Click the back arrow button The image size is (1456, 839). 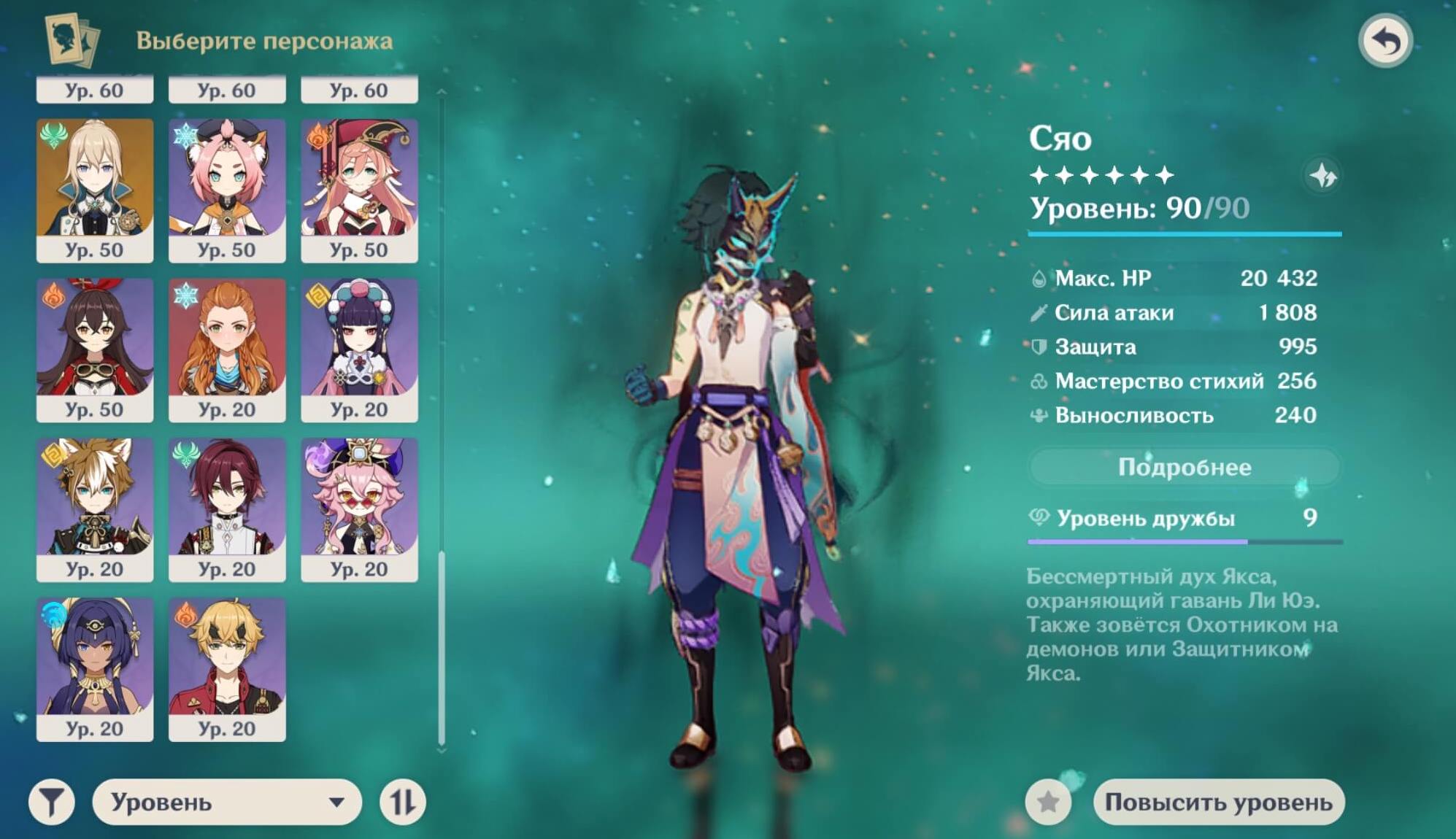tap(1384, 41)
